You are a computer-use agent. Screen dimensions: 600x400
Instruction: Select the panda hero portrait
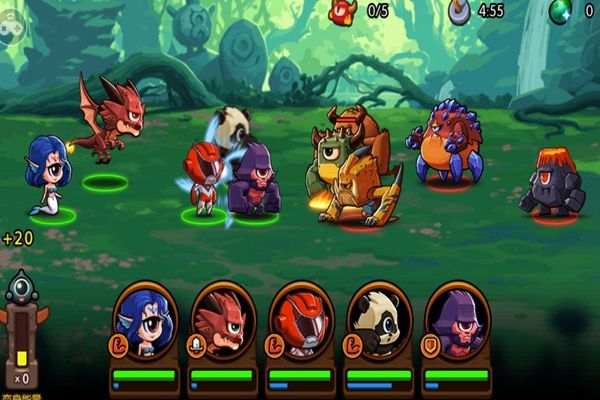pos(379,322)
